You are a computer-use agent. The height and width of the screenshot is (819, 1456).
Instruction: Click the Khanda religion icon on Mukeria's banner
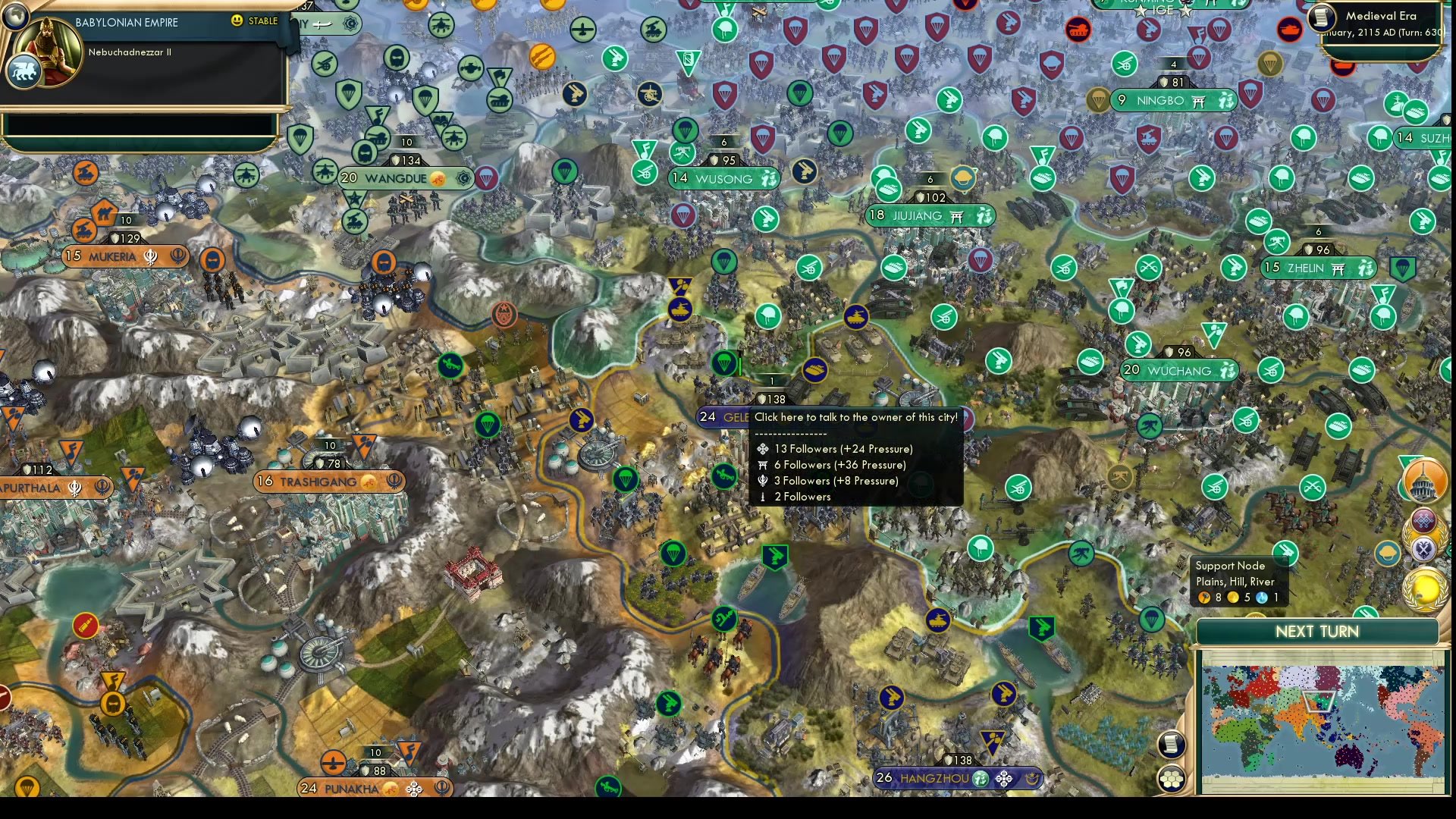(x=149, y=256)
